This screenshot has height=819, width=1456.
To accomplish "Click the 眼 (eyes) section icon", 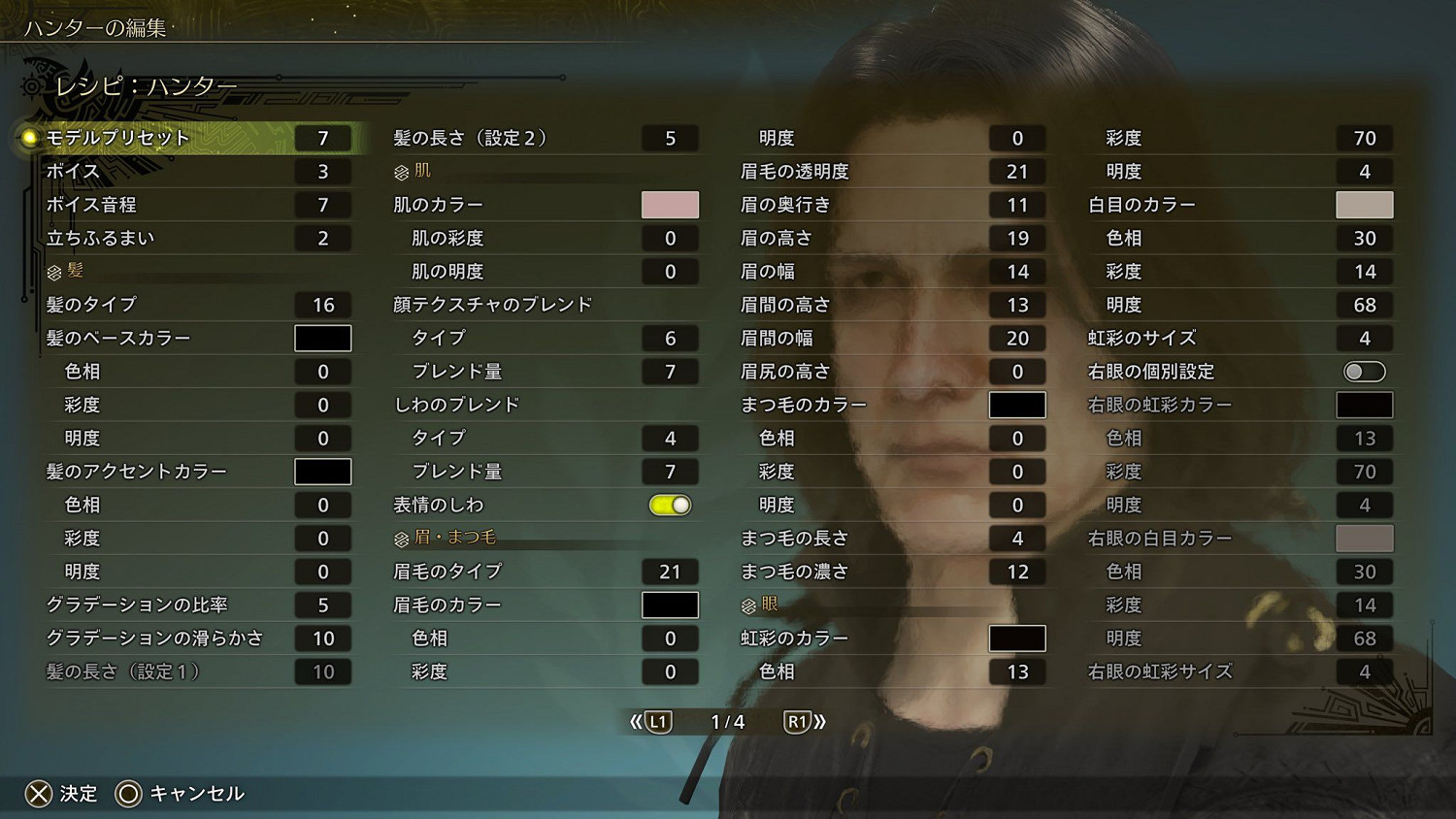I will (747, 605).
